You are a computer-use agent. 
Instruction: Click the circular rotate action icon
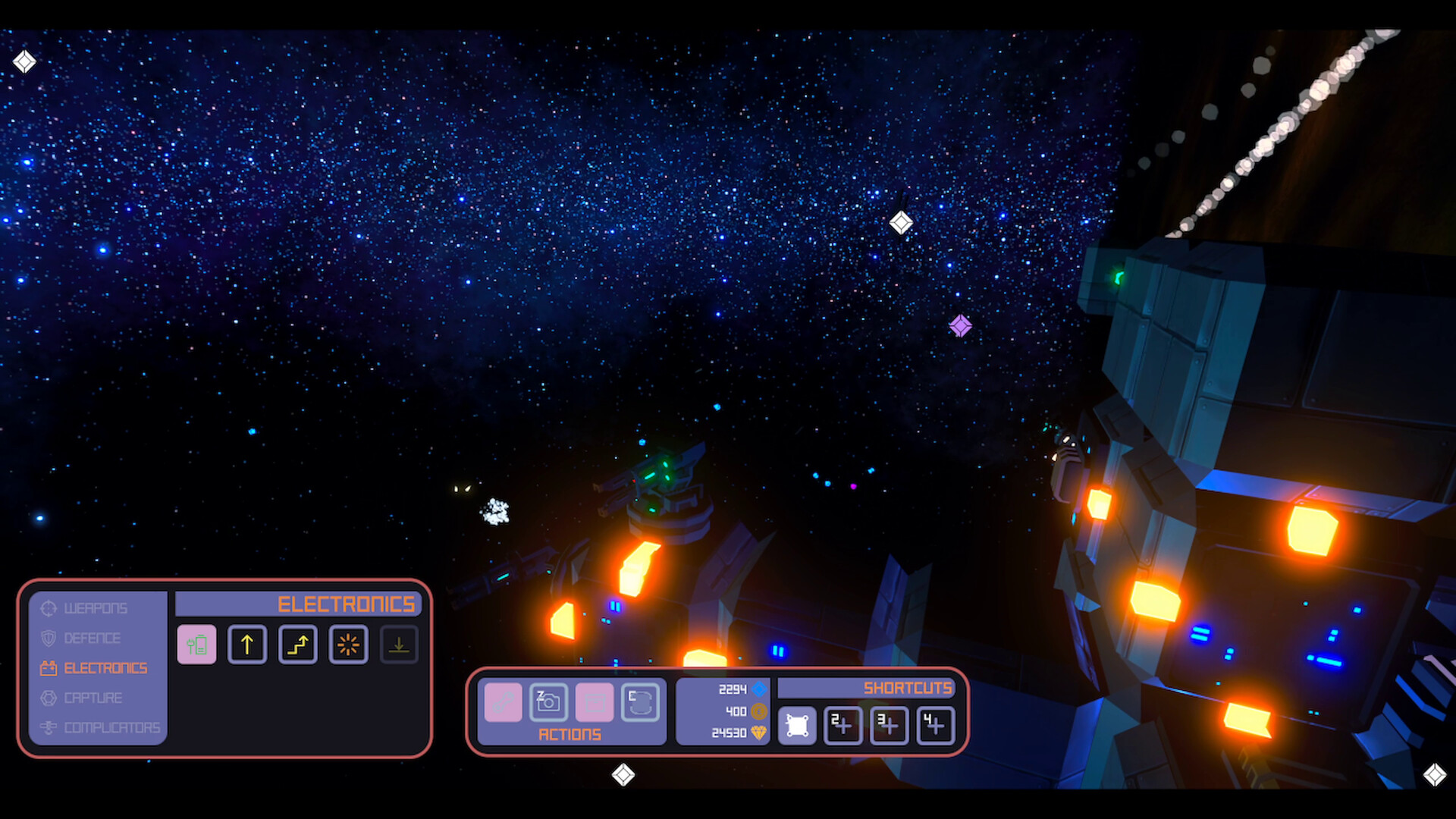click(641, 703)
